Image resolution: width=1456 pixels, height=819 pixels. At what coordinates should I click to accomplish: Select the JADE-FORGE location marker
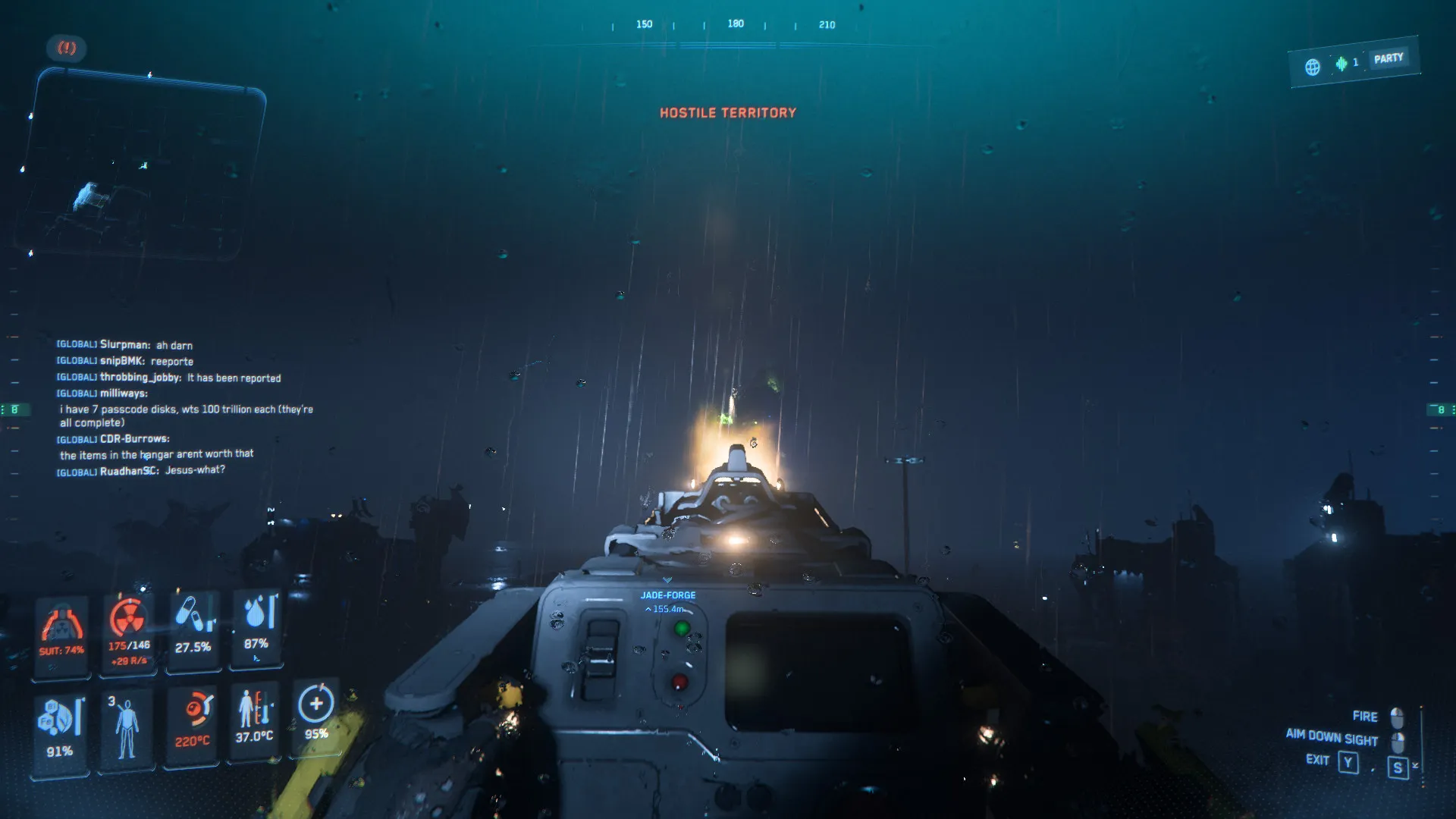pyautogui.click(x=667, y=595)
